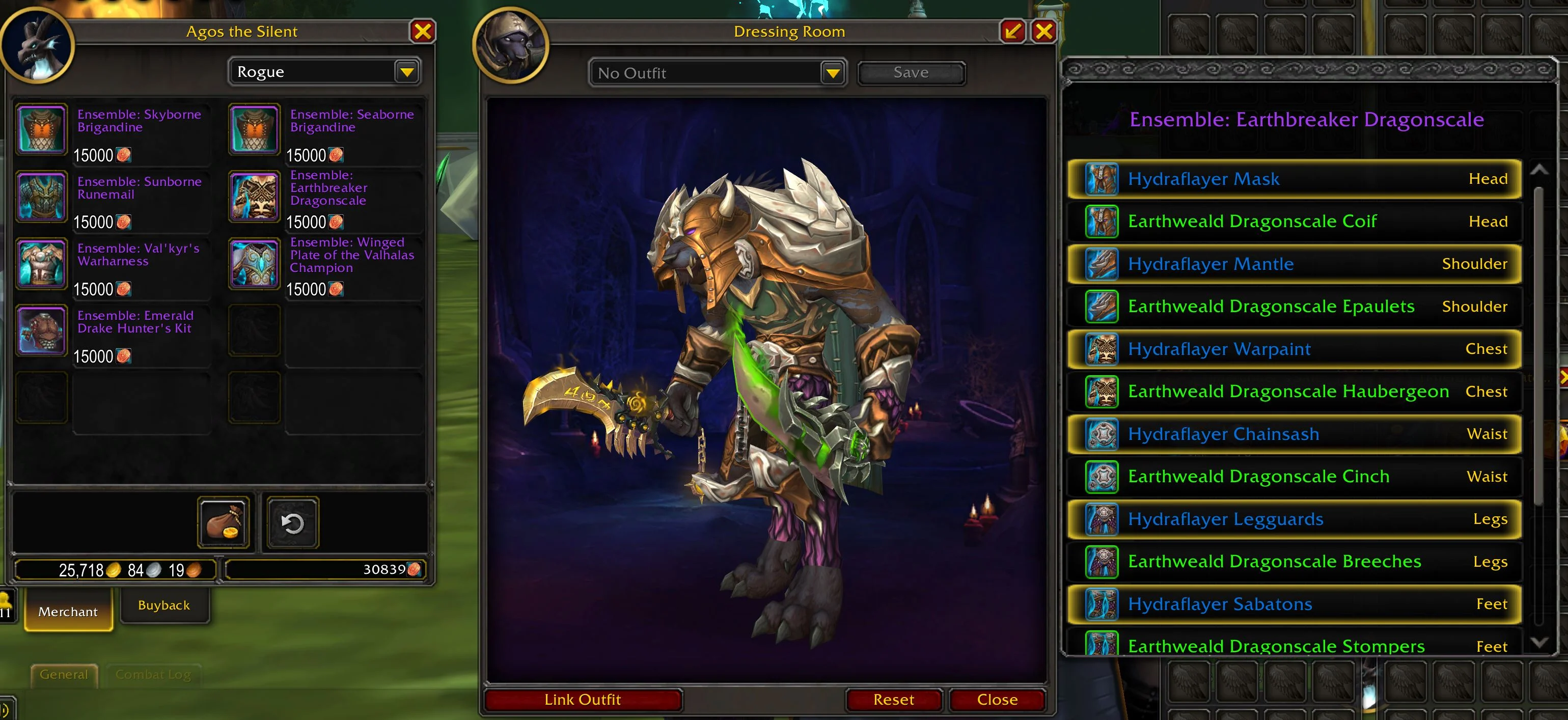Minimize the Dressing Room window
Screen dimensions: 1568x720
(x=1013, y=31)
